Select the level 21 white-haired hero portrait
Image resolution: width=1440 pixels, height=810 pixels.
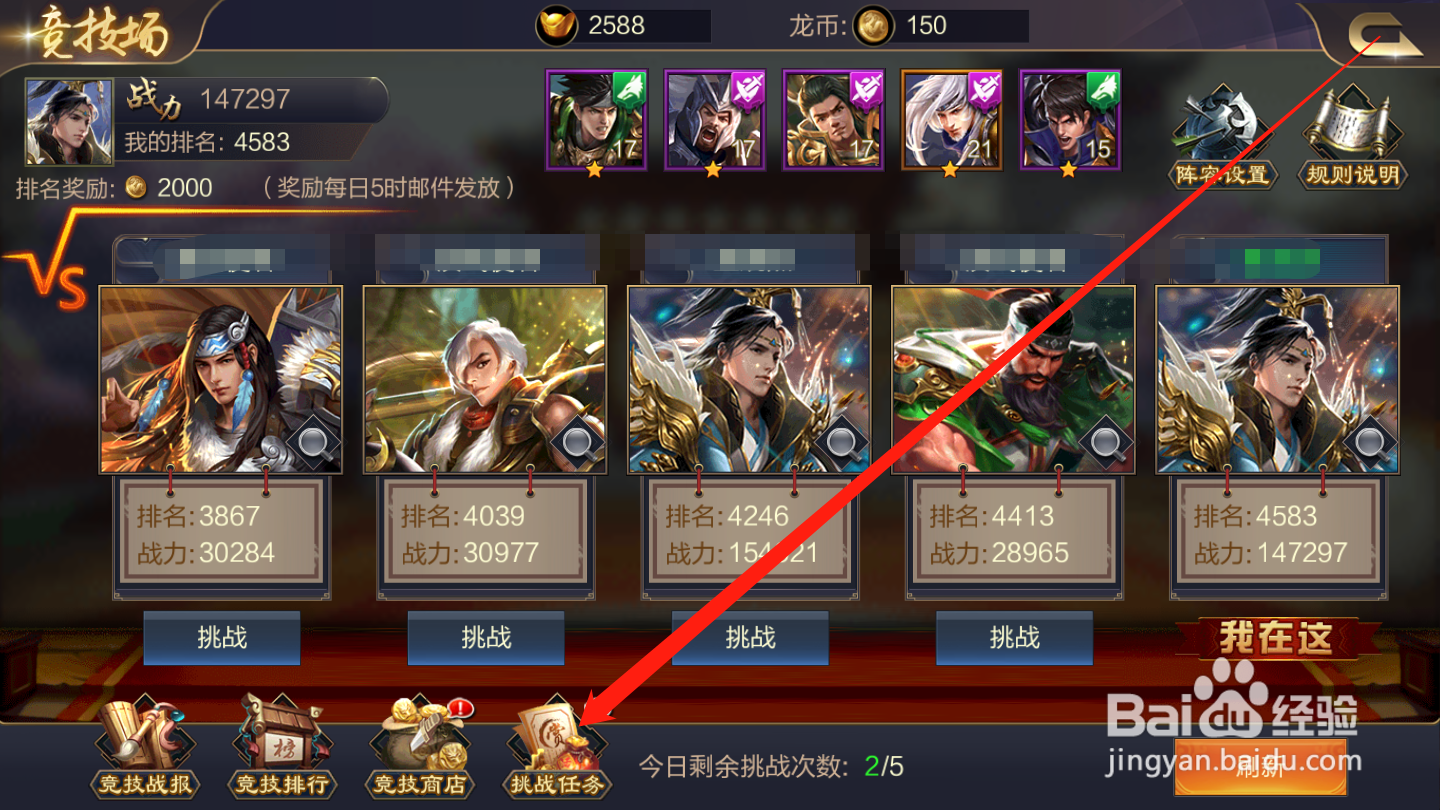pyautogui.click(x=950, y=118)
